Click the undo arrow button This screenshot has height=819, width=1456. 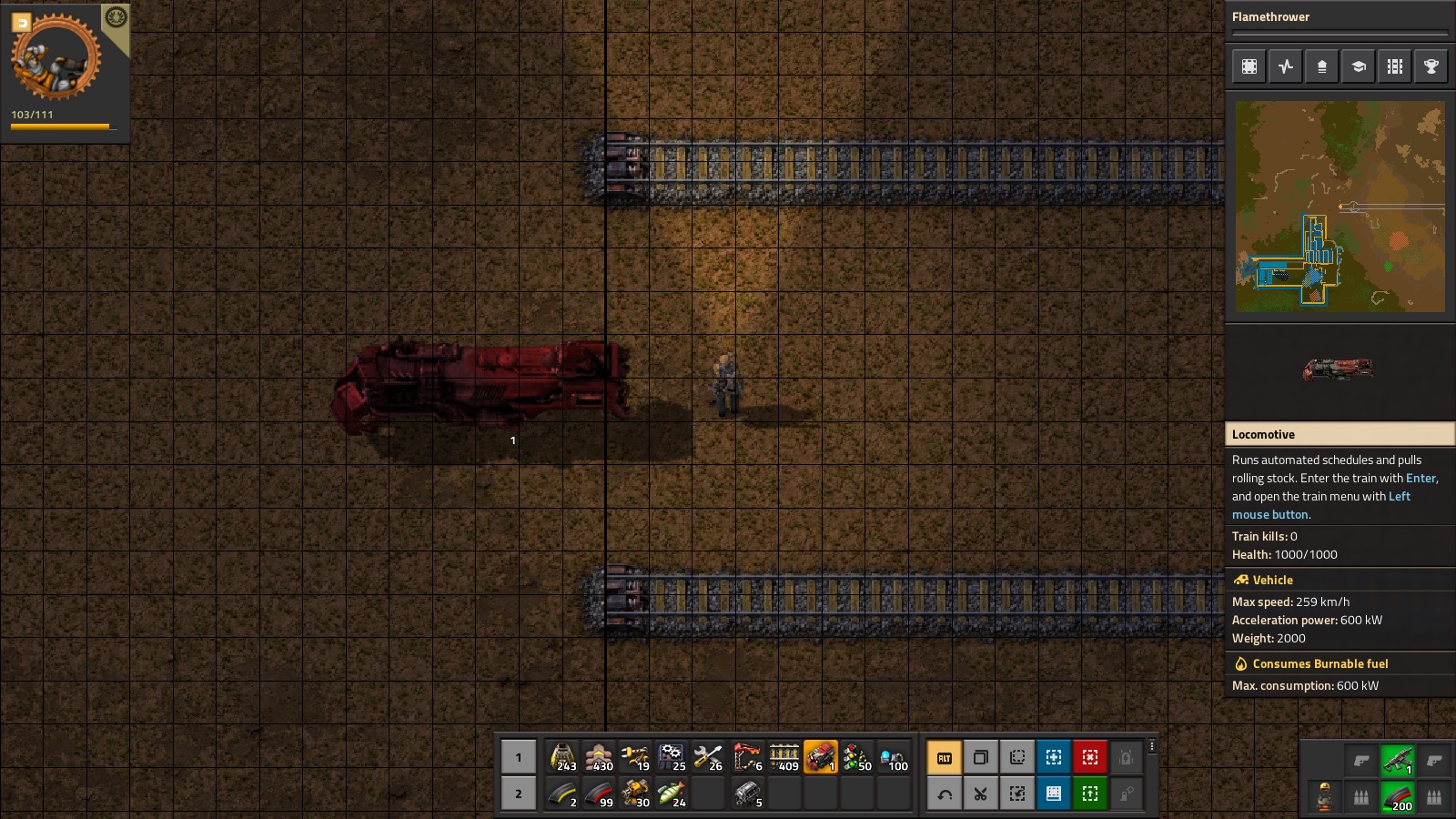[x=944, y=794]
